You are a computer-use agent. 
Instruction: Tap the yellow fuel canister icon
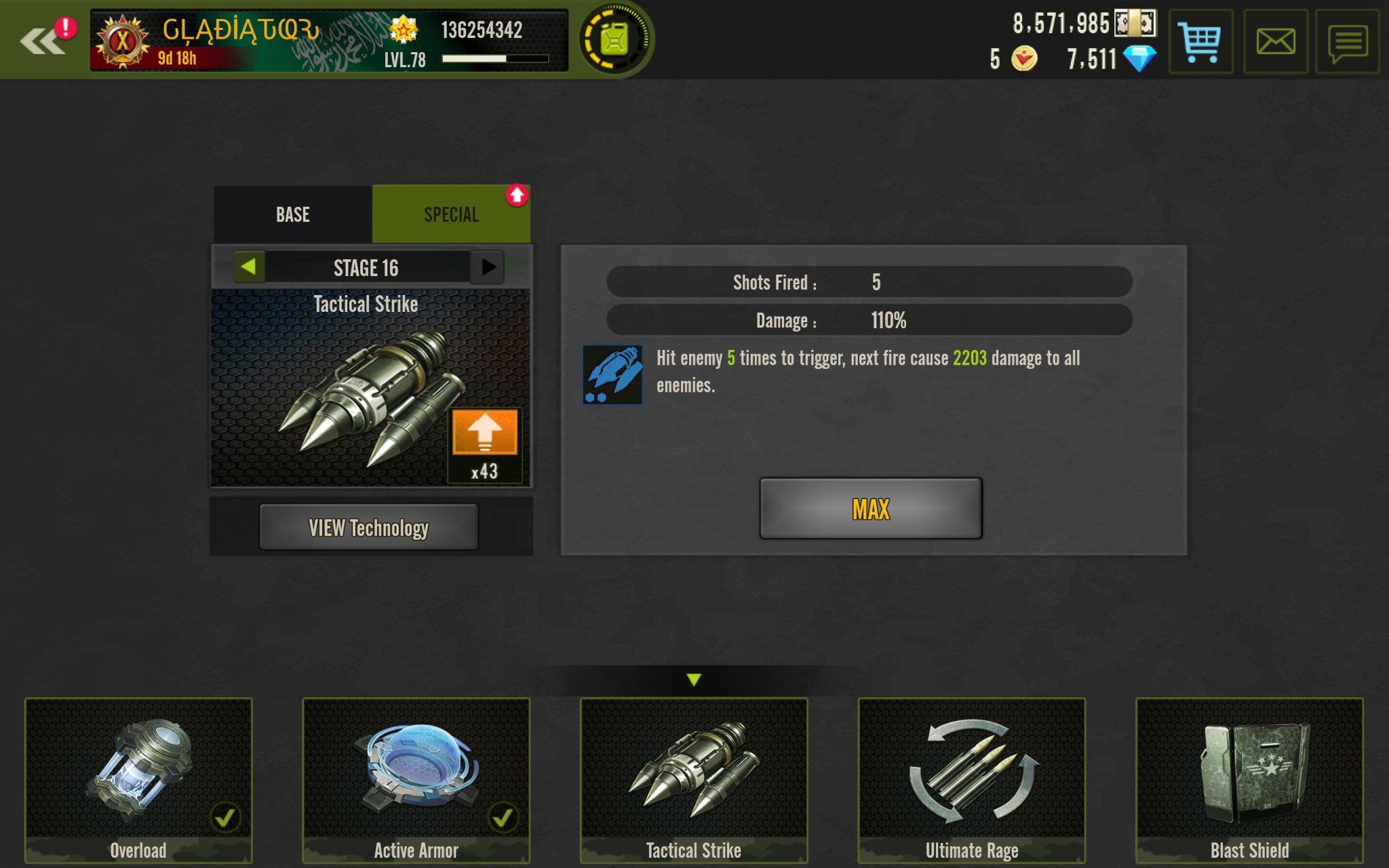(x=614, y=39)
